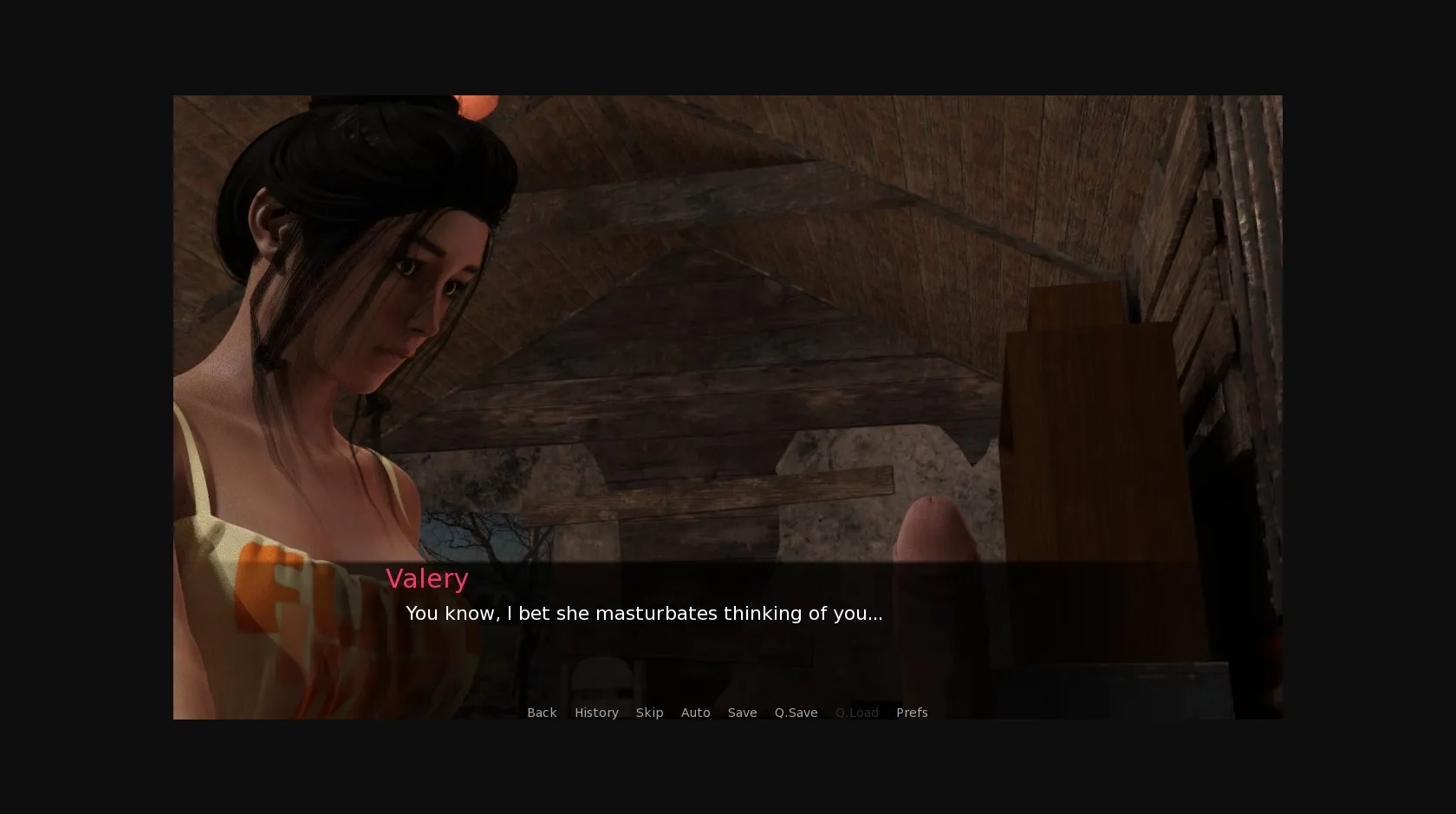
Task: Quick save the game with Q.Save
Action: click(796, 712)
